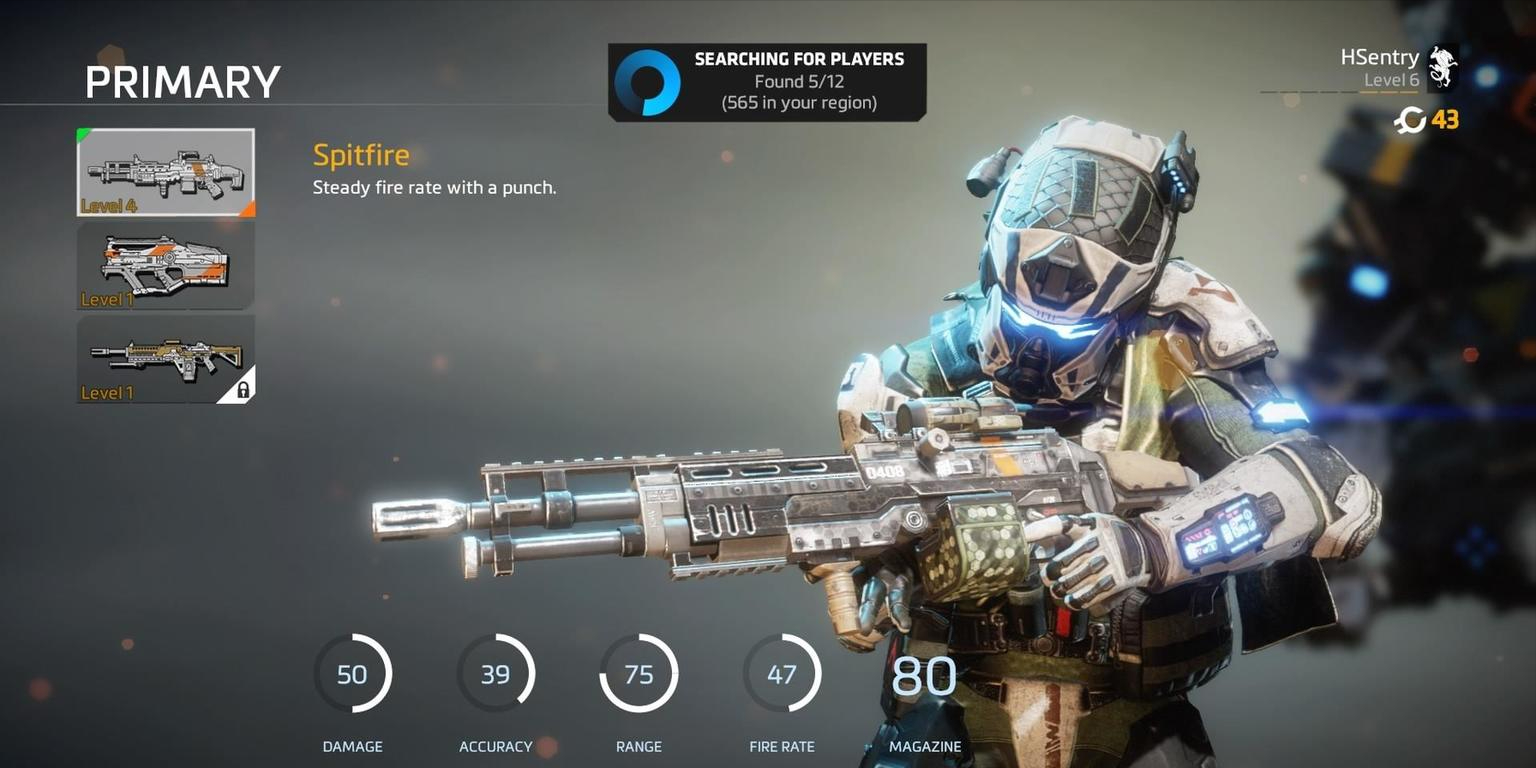1536x768 pixels.
Task: Select the Spitfire Level 4 weapon tile
Action: (x=166, y=172)
